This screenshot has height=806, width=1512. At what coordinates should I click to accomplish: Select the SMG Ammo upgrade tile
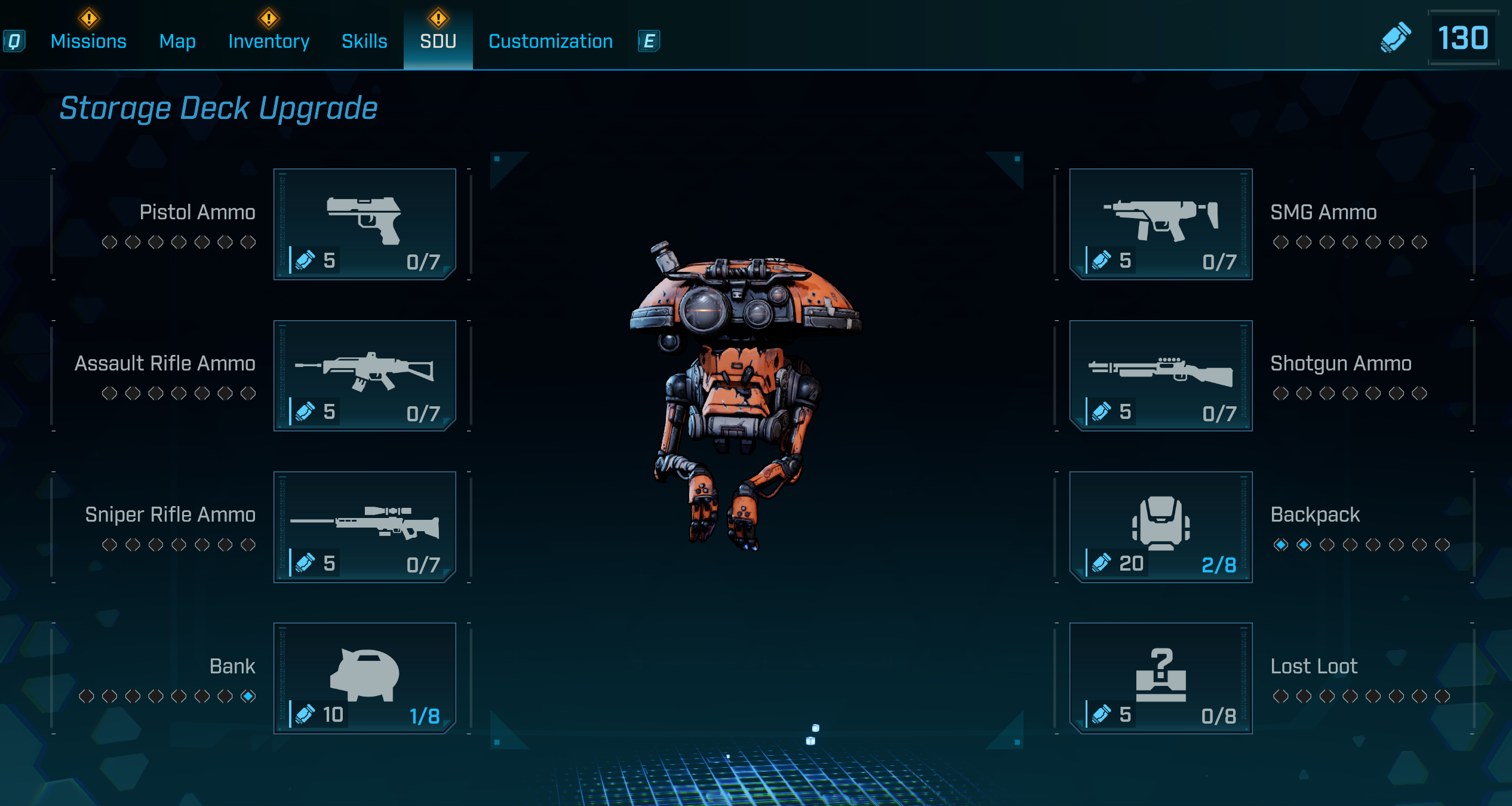point(1160,224)
